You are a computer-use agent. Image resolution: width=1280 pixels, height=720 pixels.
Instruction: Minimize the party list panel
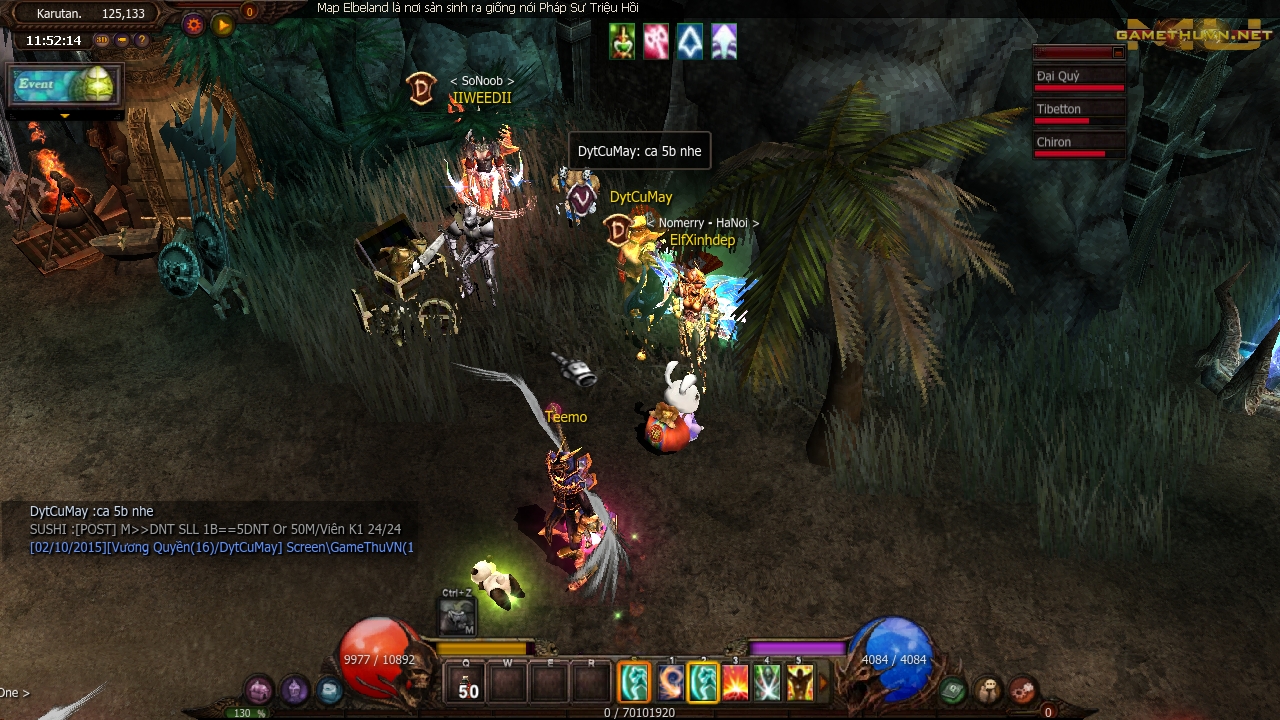point(1118,52)
